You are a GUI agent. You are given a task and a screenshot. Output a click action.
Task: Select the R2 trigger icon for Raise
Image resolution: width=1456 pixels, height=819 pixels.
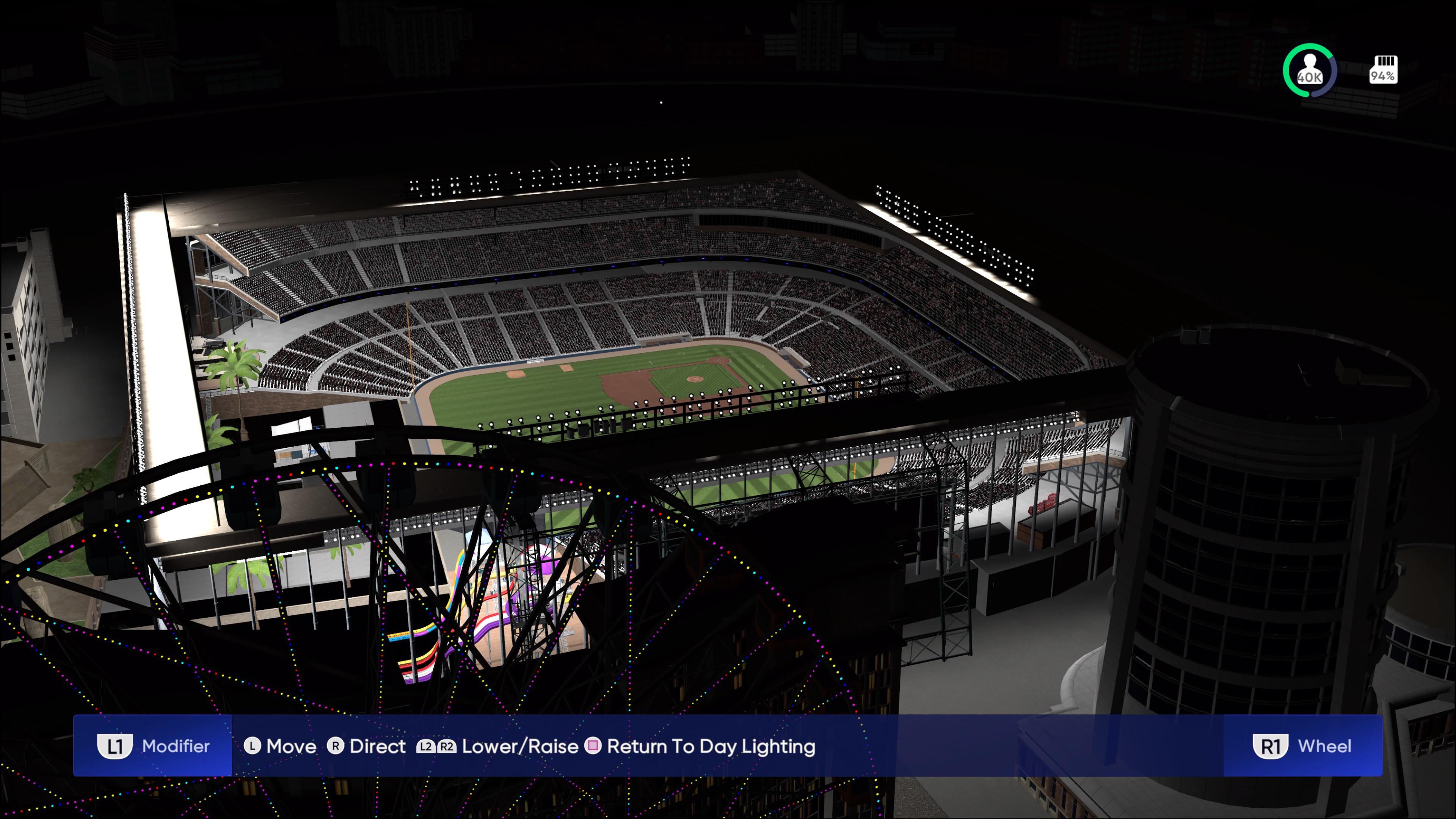(x=446, y=746)
